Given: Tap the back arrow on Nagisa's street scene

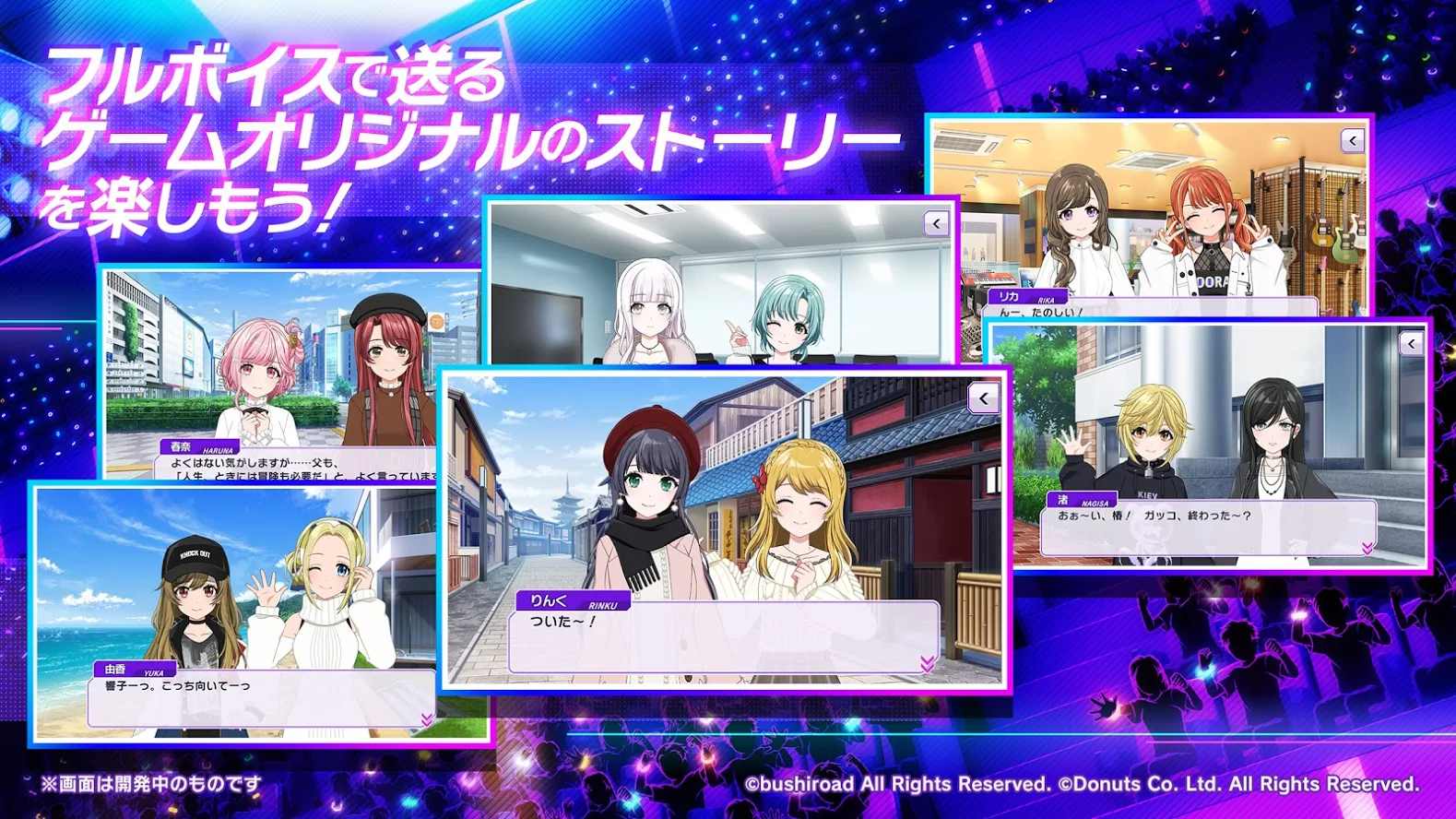Looking at the screenshot, I should point(1411,344).
